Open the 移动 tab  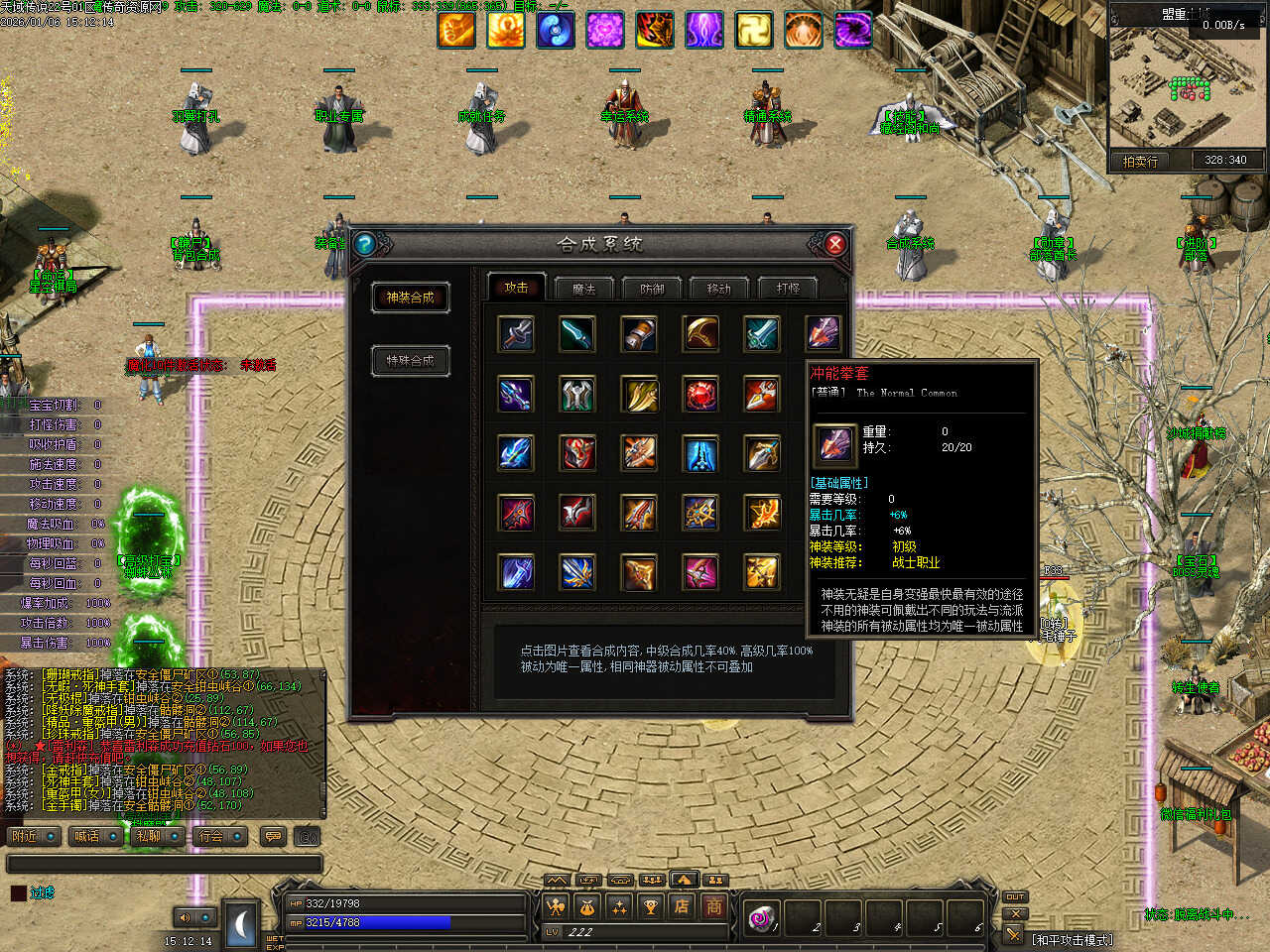[718, 289]
